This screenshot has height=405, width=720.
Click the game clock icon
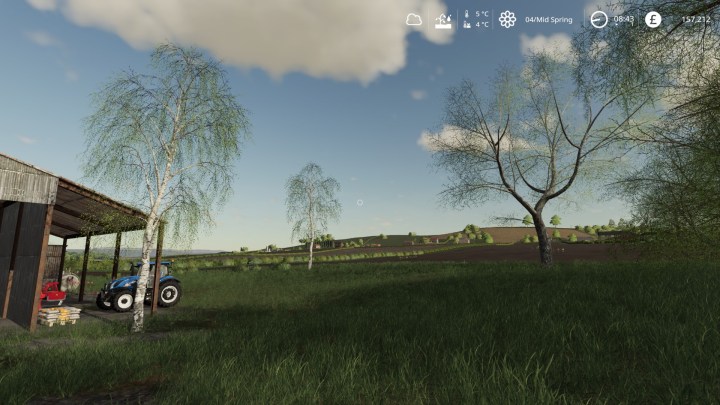coord(598,19)
